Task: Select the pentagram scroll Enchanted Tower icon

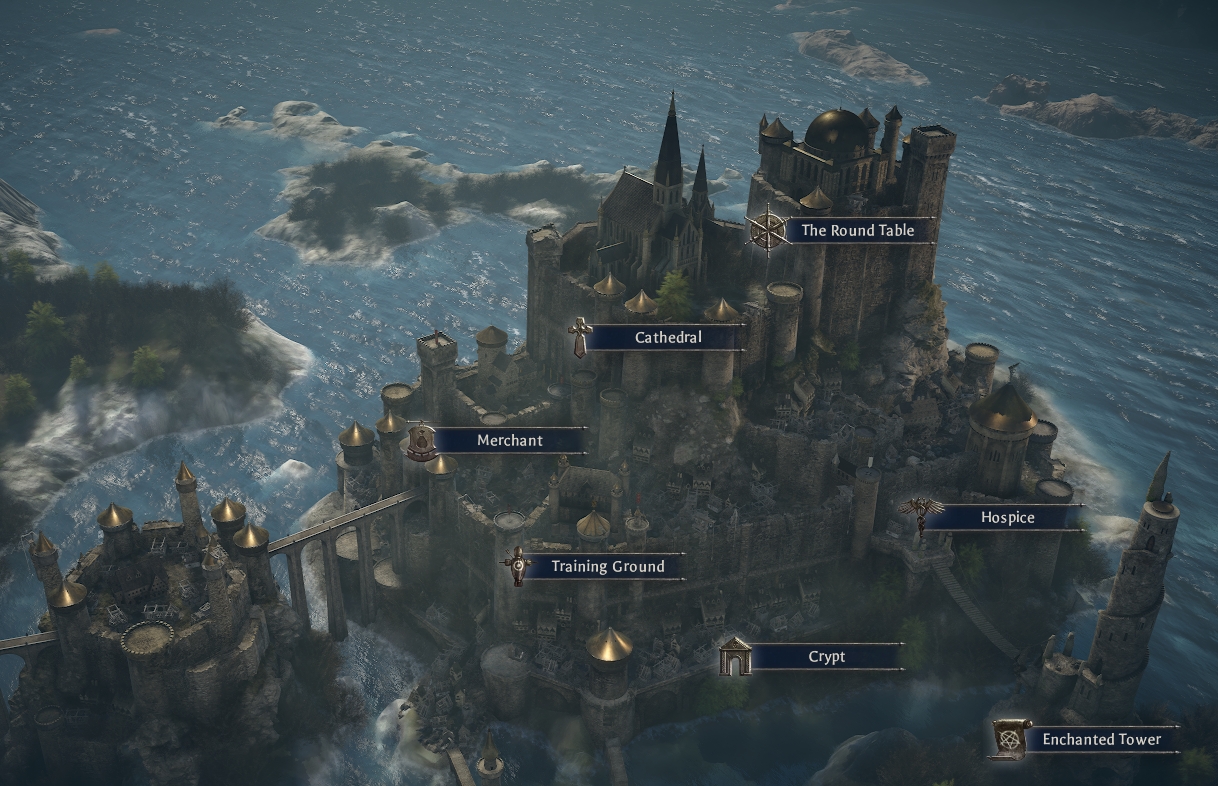Action: click(x=1009, y=739)
